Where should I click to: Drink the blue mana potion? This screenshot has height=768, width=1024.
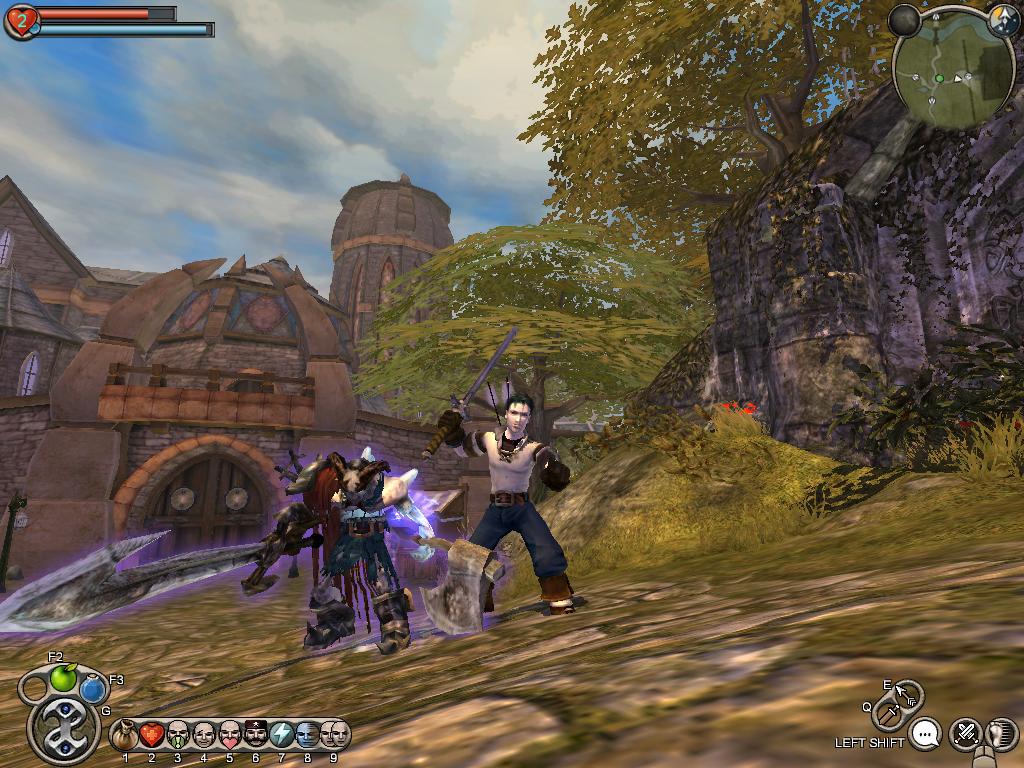pyautogui.click(x=94, y=688)
